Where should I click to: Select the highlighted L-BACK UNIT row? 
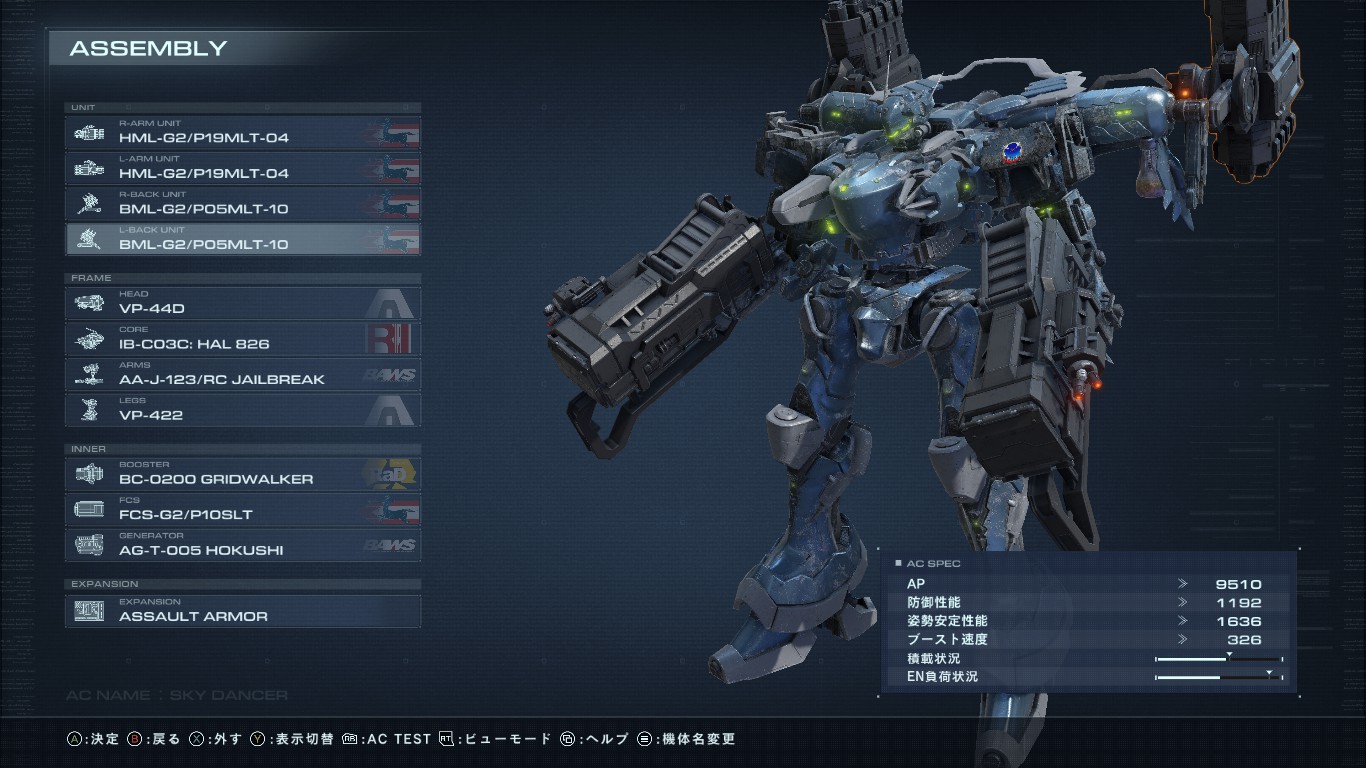coord(243,239)
